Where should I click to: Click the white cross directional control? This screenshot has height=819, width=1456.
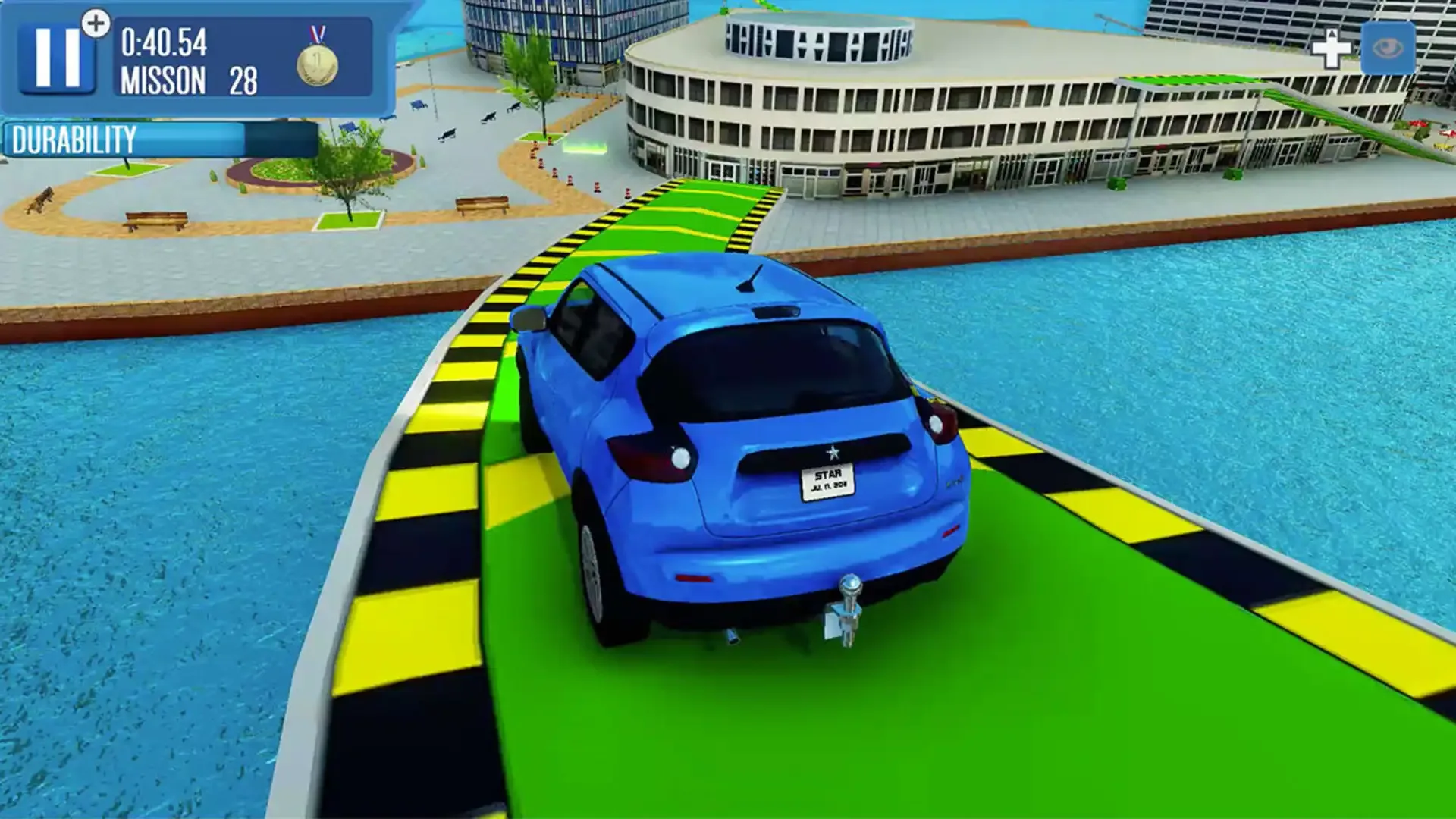[1332, 49]
